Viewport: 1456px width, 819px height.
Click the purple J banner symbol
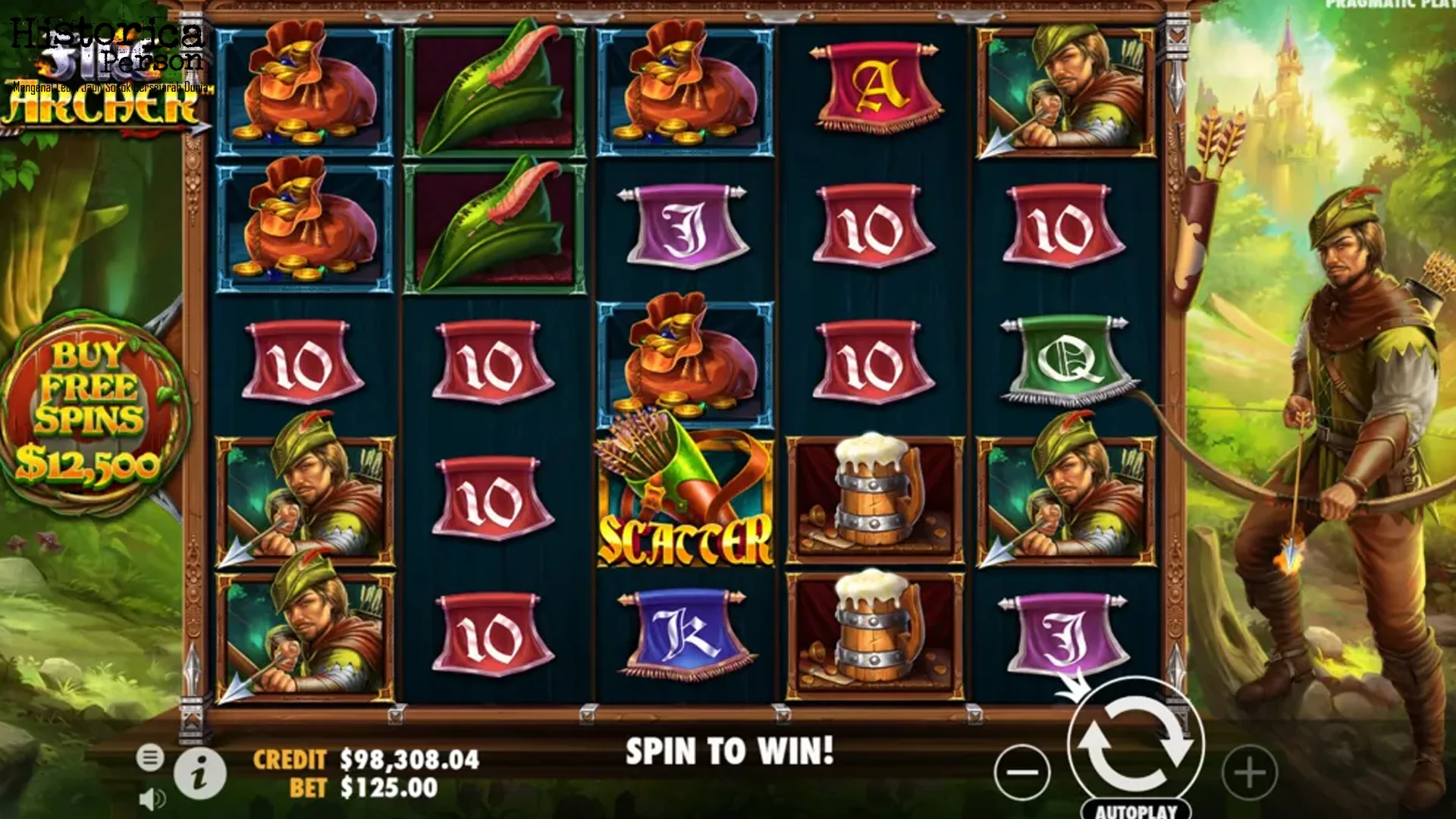coord(682,225)
